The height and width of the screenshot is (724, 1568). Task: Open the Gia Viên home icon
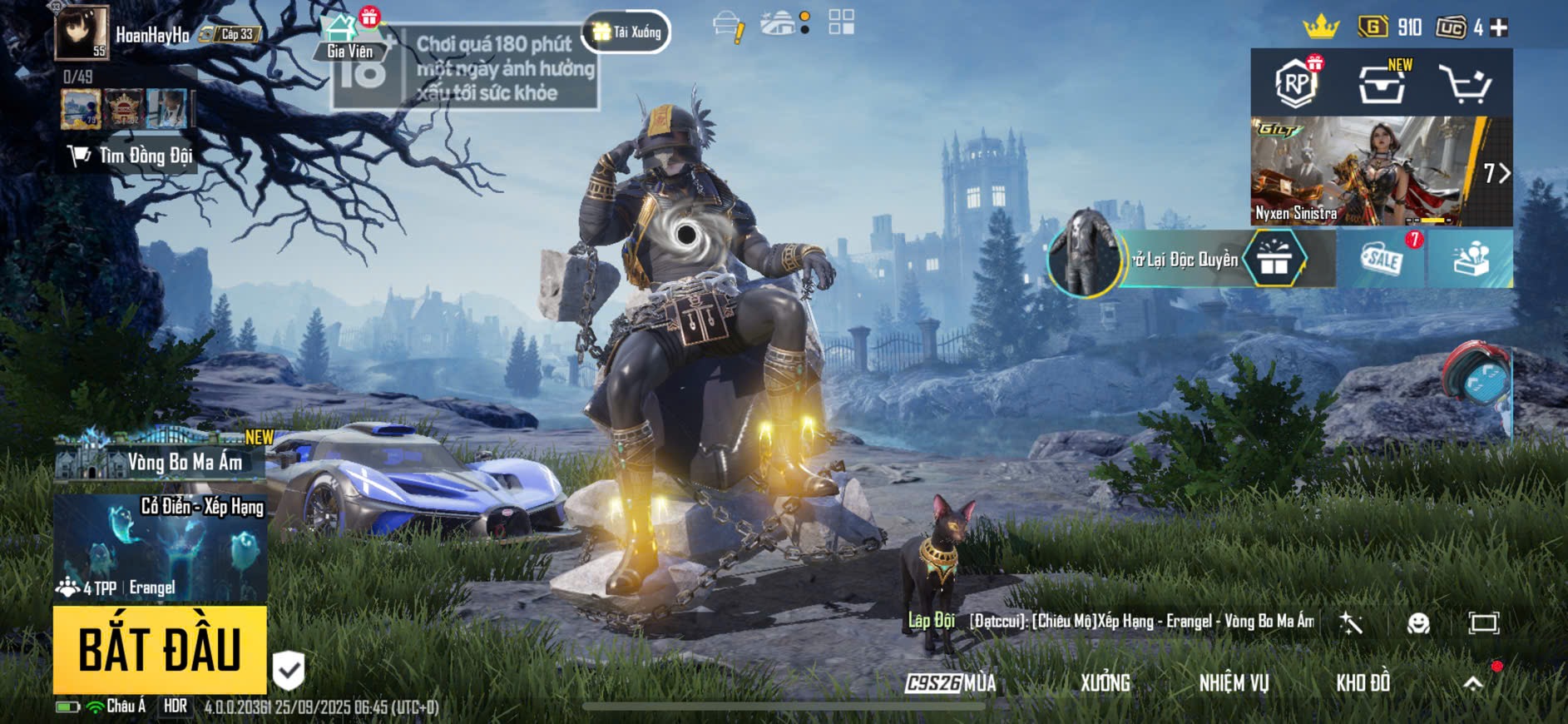point(349,37)
